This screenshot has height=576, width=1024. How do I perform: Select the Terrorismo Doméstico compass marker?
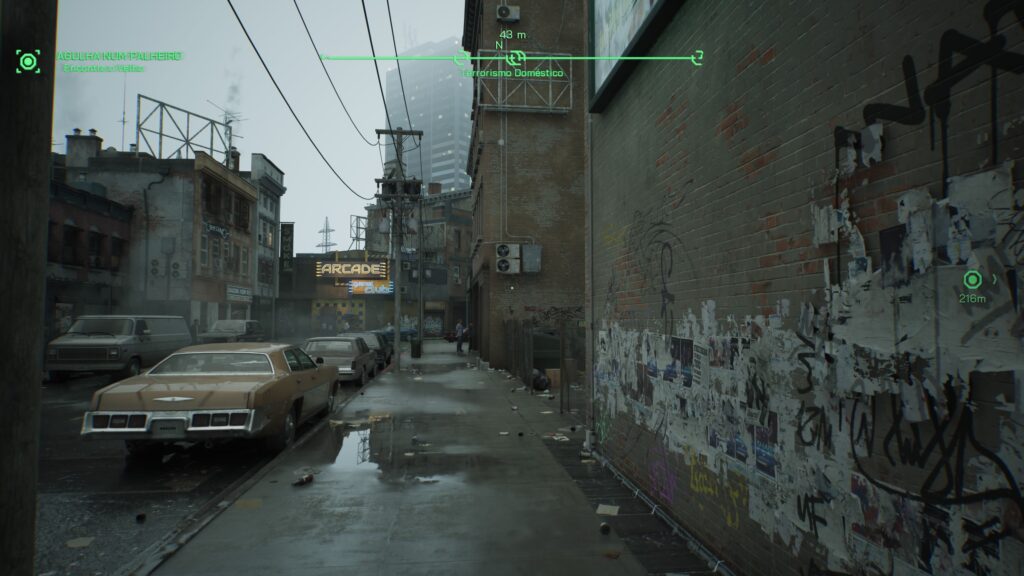[515, 59]
